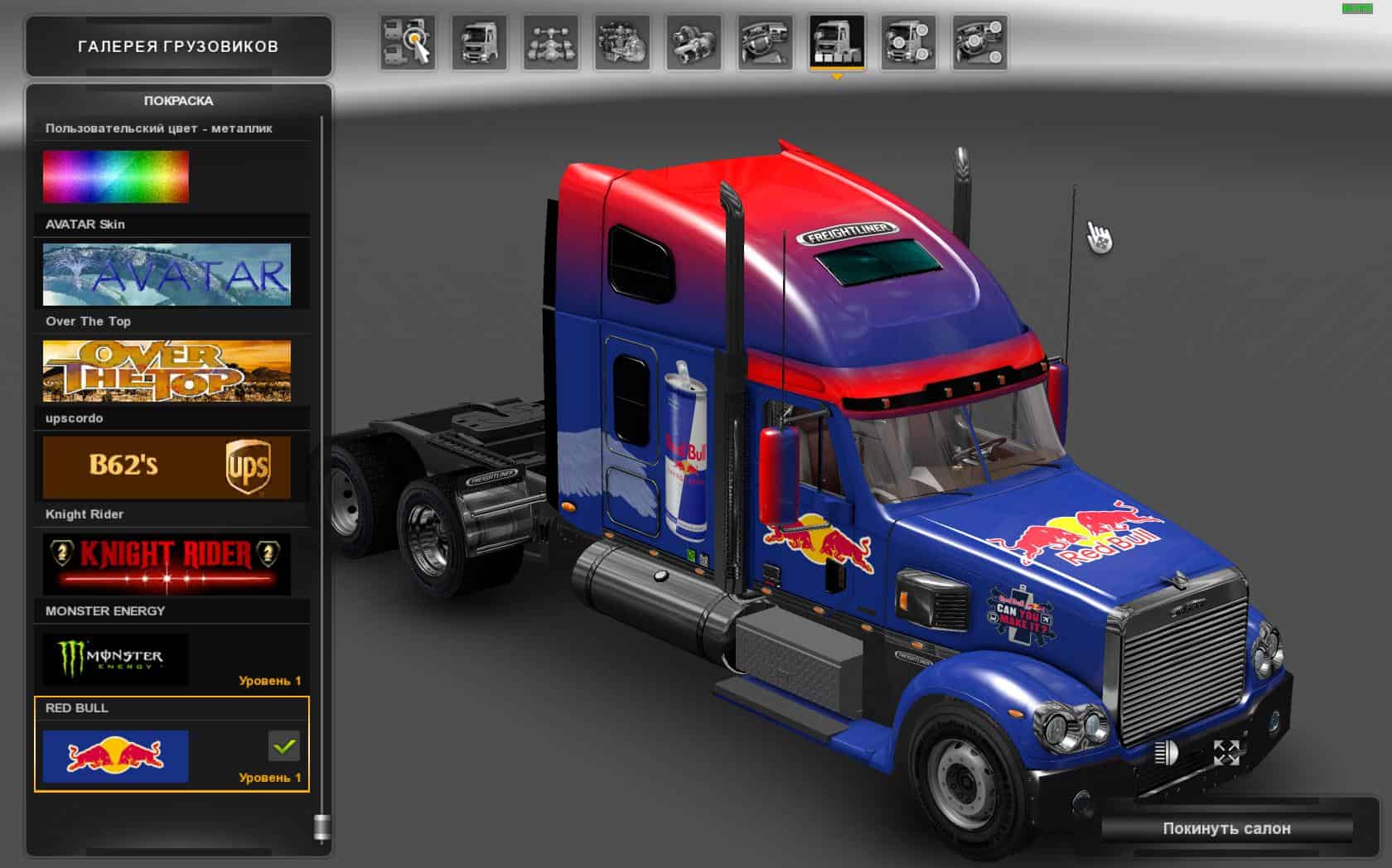Switch to the interior steering wheel tab
Image resolution: width=1392 pixels, height=868 pixels.
point(765,42)
